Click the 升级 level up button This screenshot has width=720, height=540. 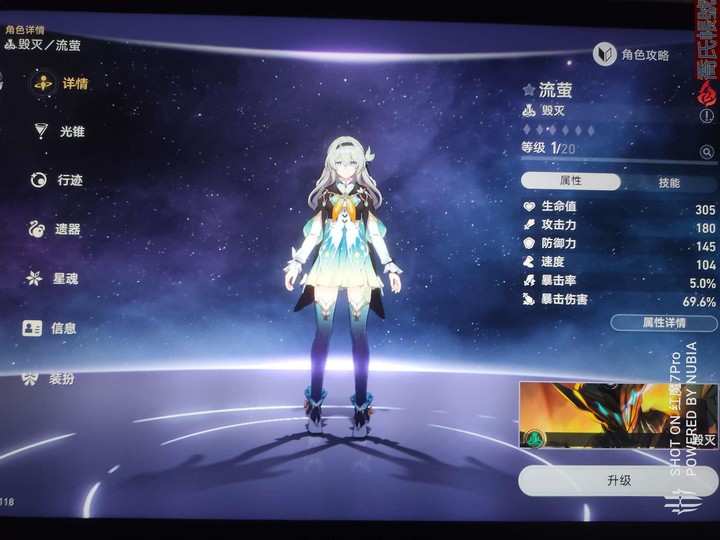coord(618,480)
